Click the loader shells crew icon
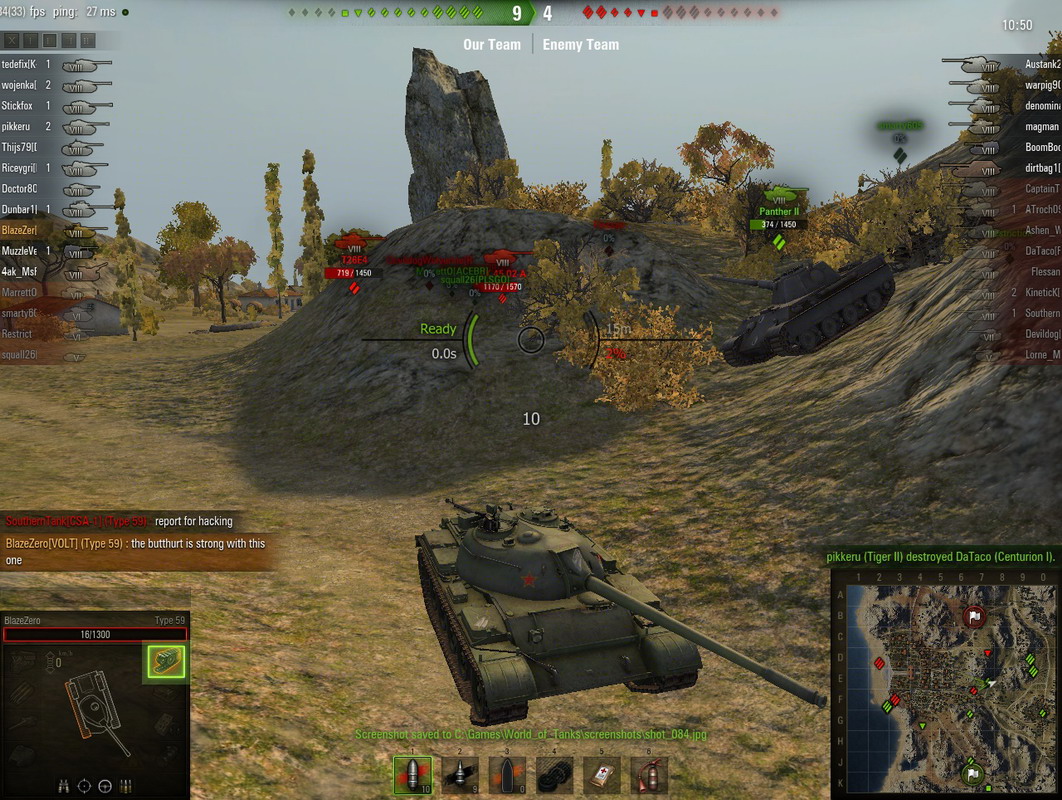Screen dimensions: 1062x800 [125, 785]
